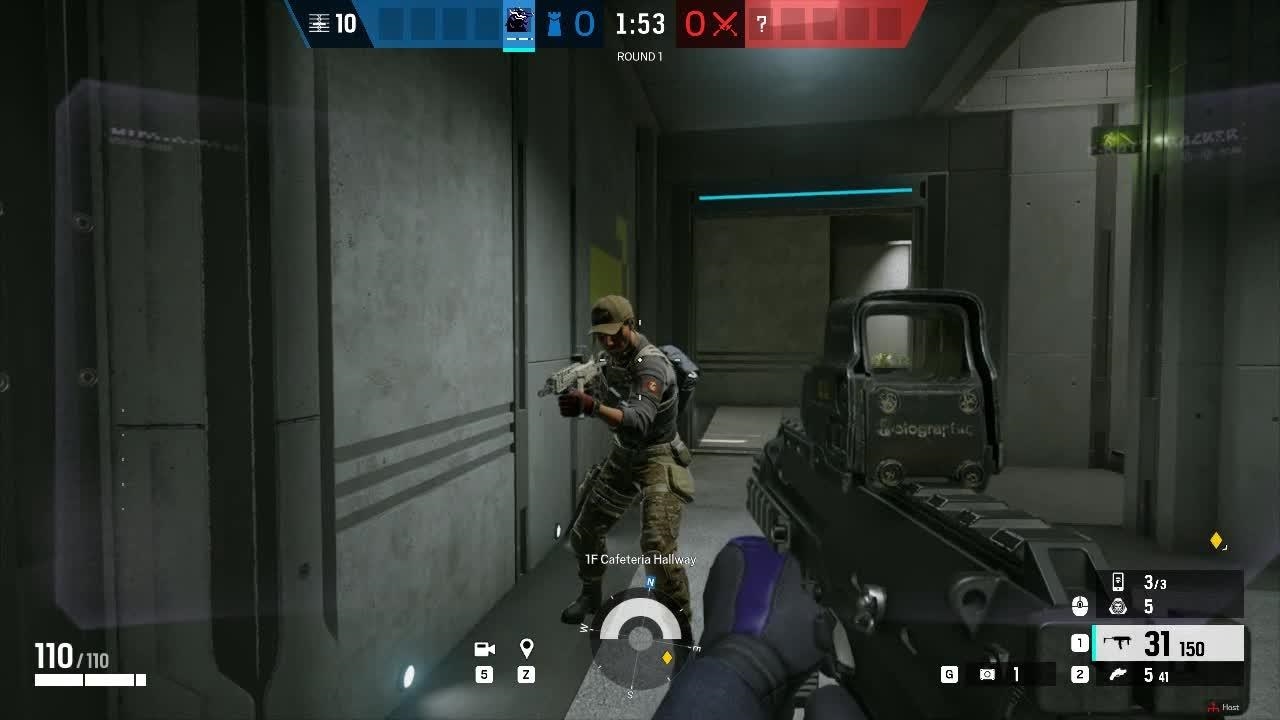The height and width of the screenshot is (720, 1280).
Task: Activate the operator ability icon
Action: [1118, 607]
